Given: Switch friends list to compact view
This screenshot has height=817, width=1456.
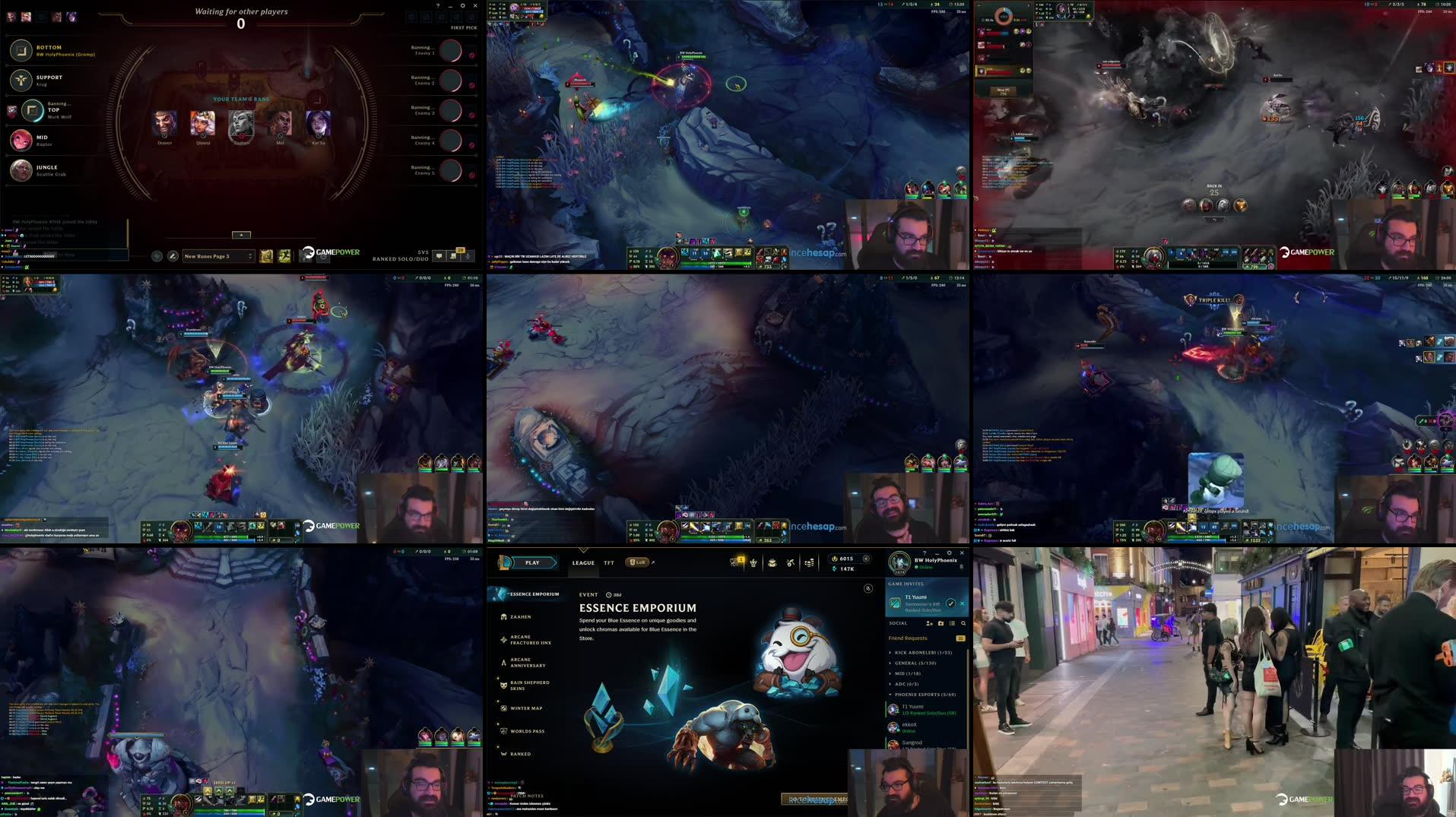Looking at the screenshot, I should click(952, 623).
